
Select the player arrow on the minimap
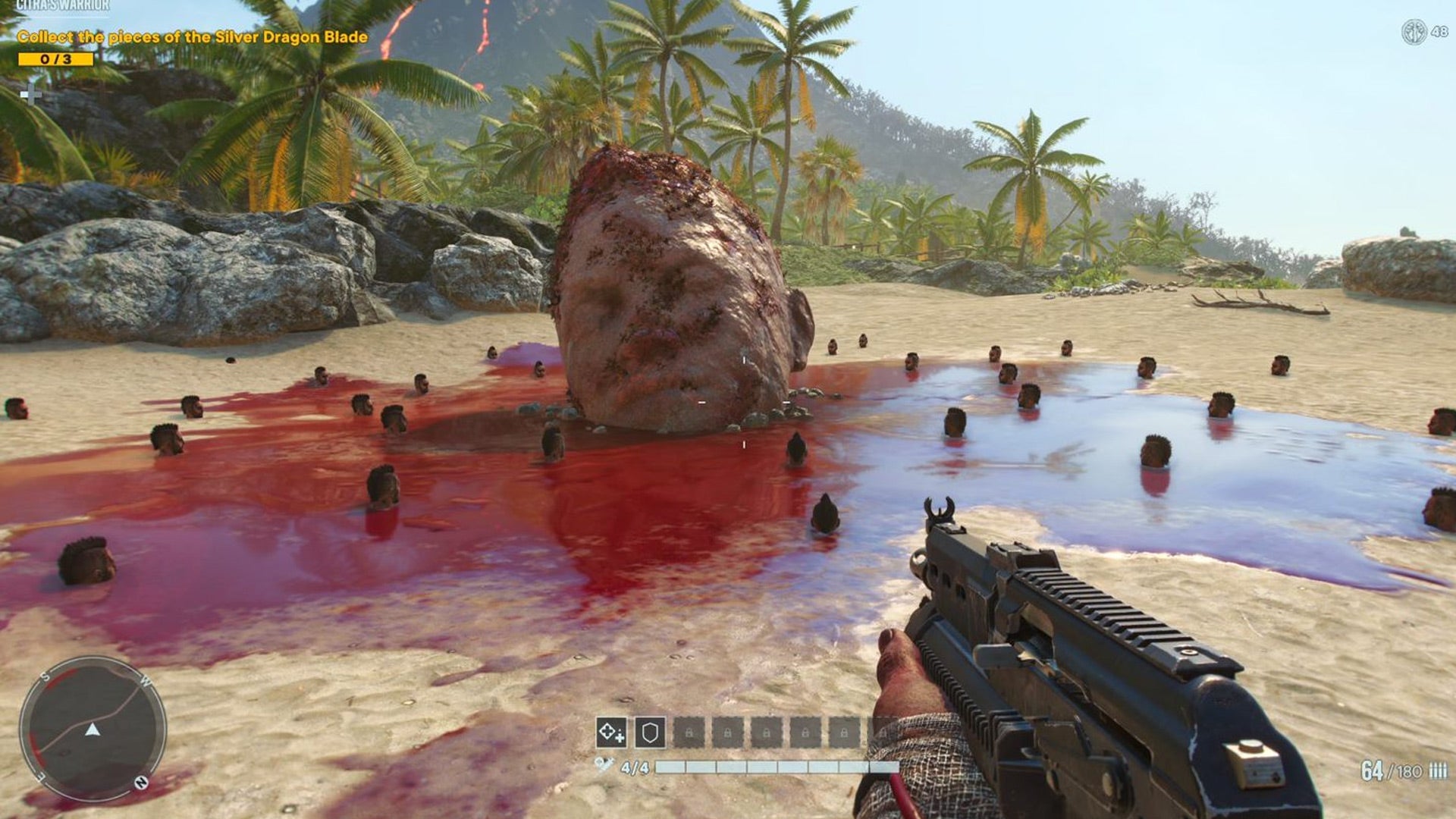[93, 730]
